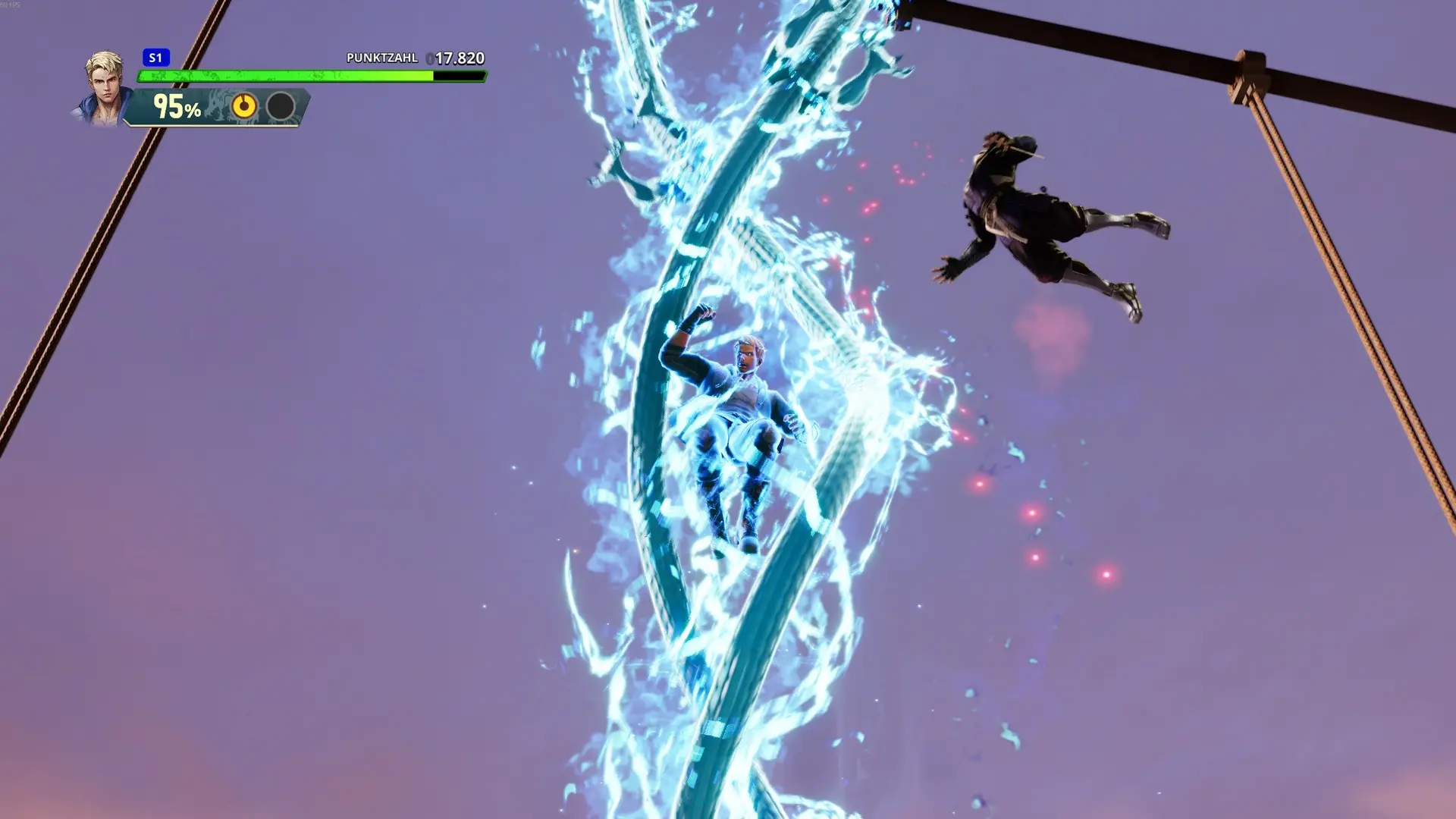Click the blue S1 badge
Image resolution: width=1456 pixels, height=819 pixels.
[x=155, y=58]
